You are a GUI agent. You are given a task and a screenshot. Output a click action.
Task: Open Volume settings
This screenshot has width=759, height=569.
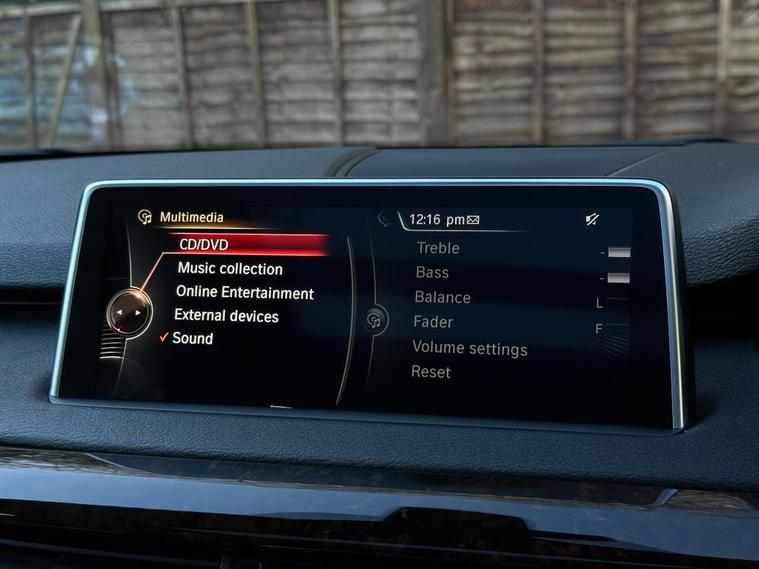[469, 349]
